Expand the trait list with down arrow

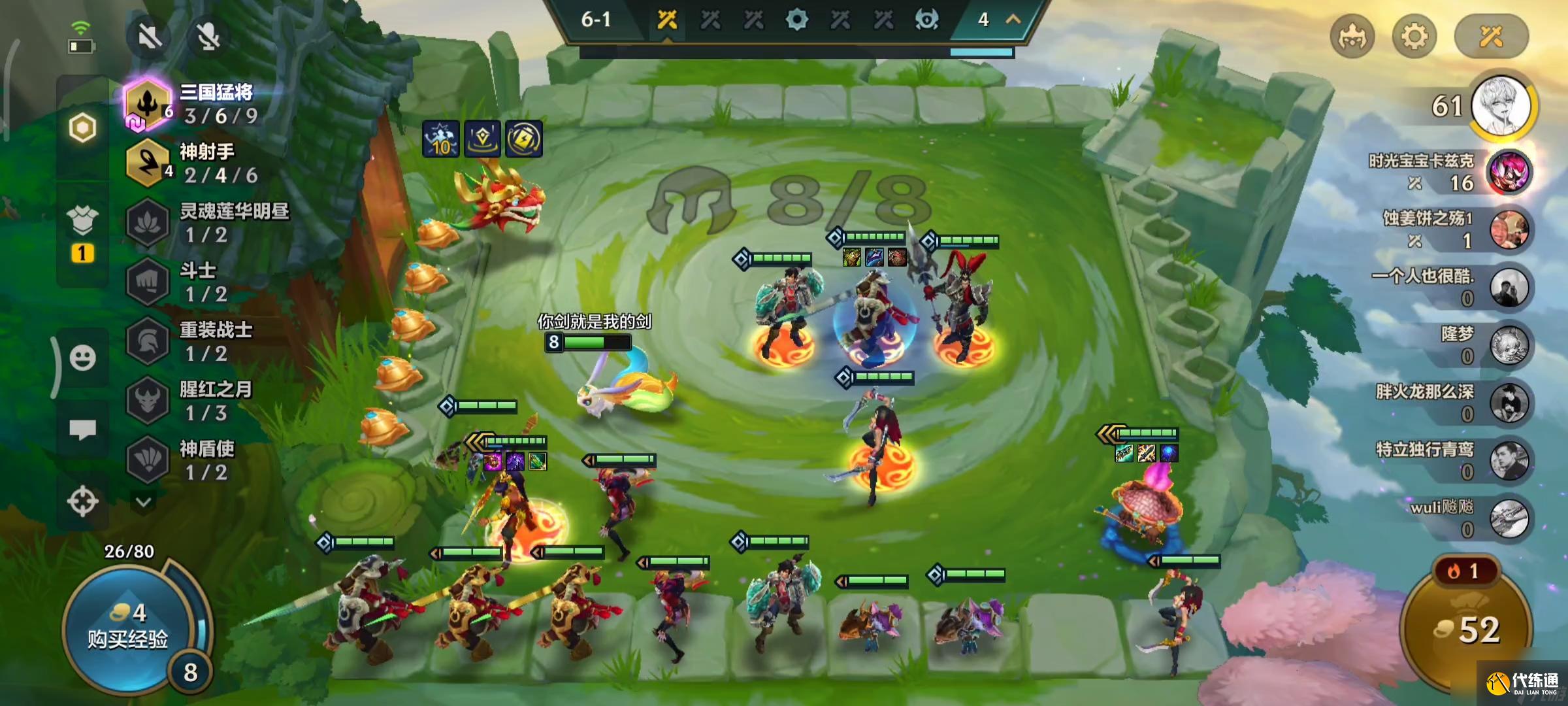[144, 501]
